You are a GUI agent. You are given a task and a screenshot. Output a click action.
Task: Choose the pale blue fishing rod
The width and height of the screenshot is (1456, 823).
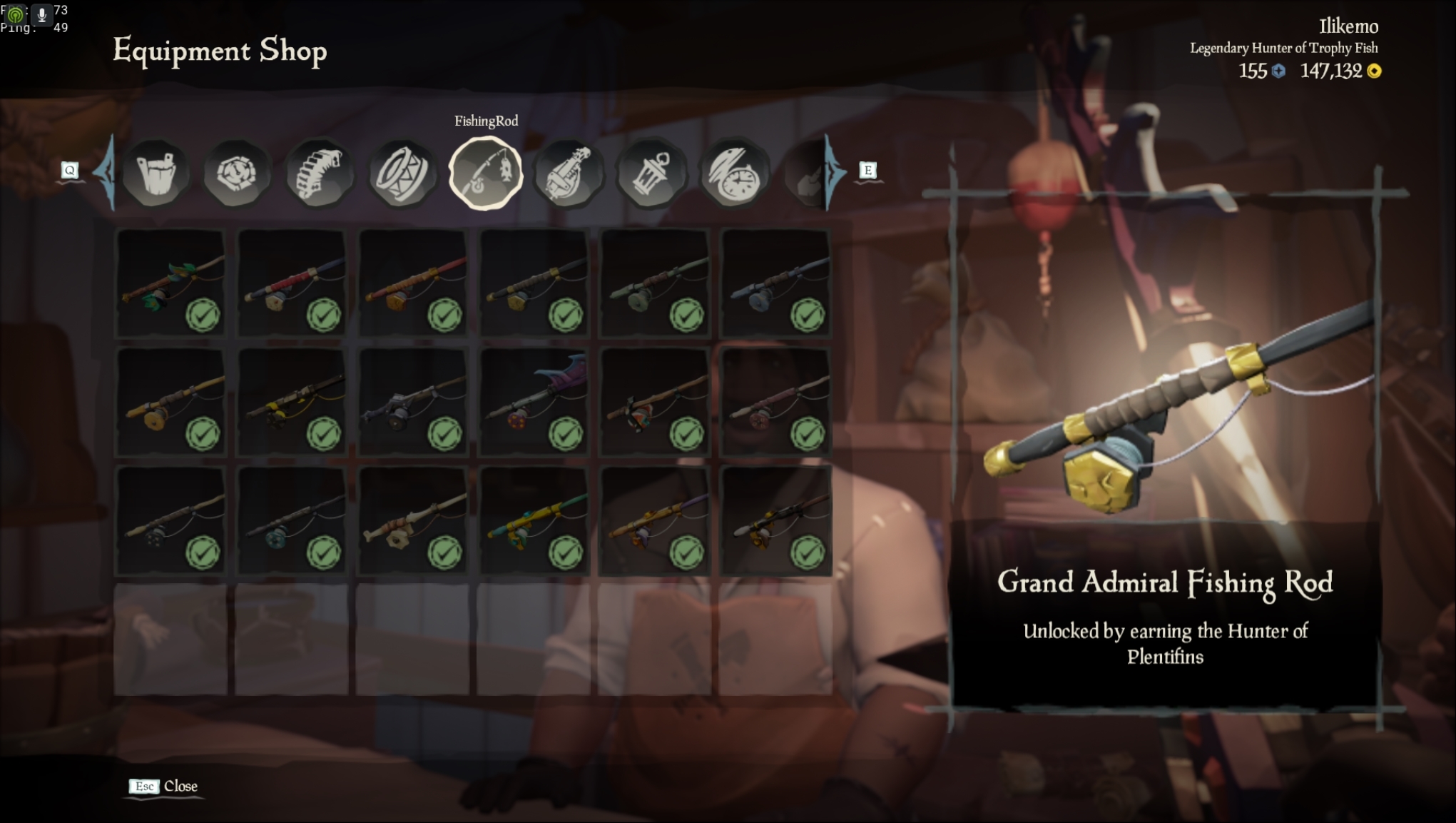pos(775,283)
